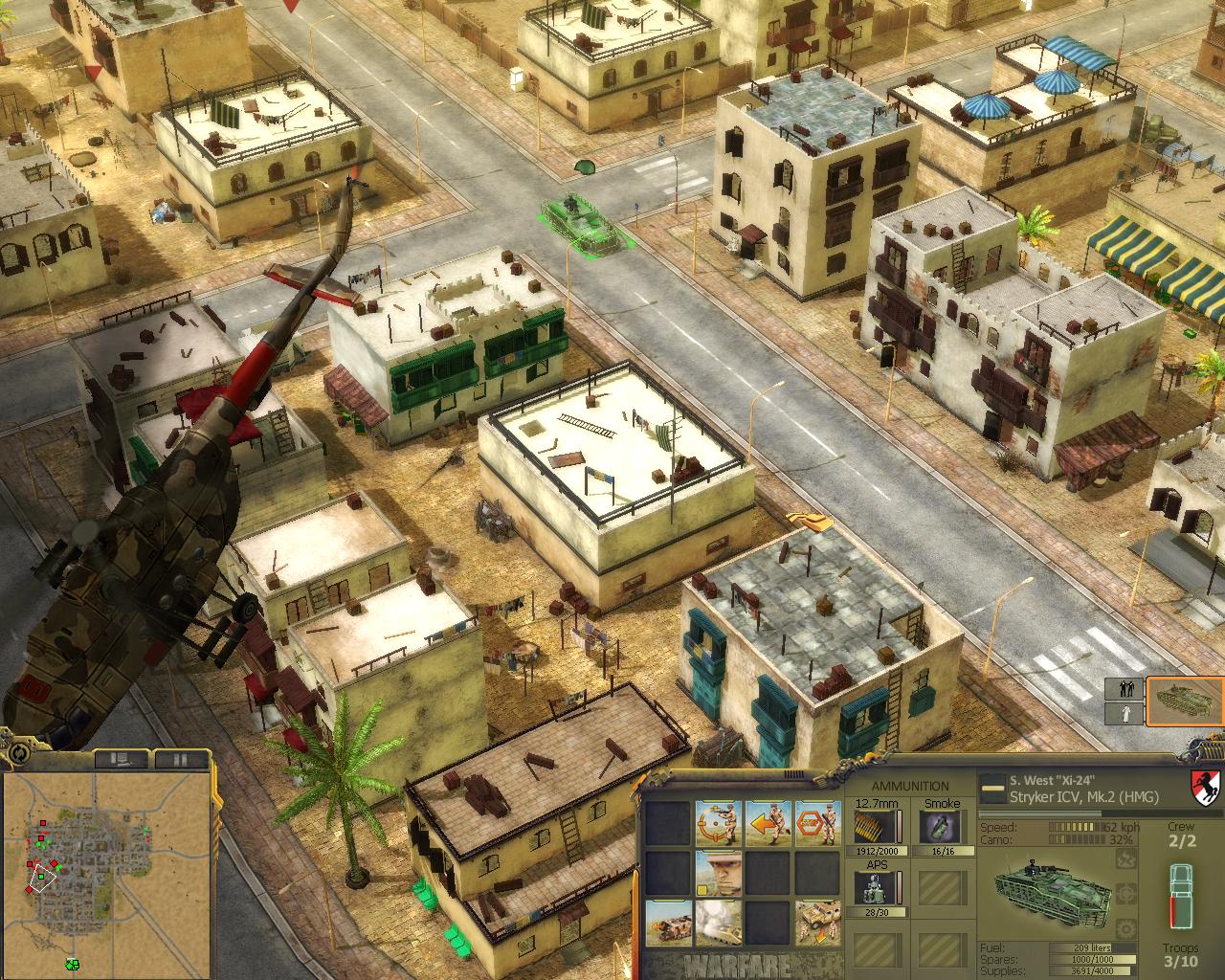Click the two-soldiers passenger button
The height and width of the screenshot is (980, 1225).
[x=1124, y=688]
